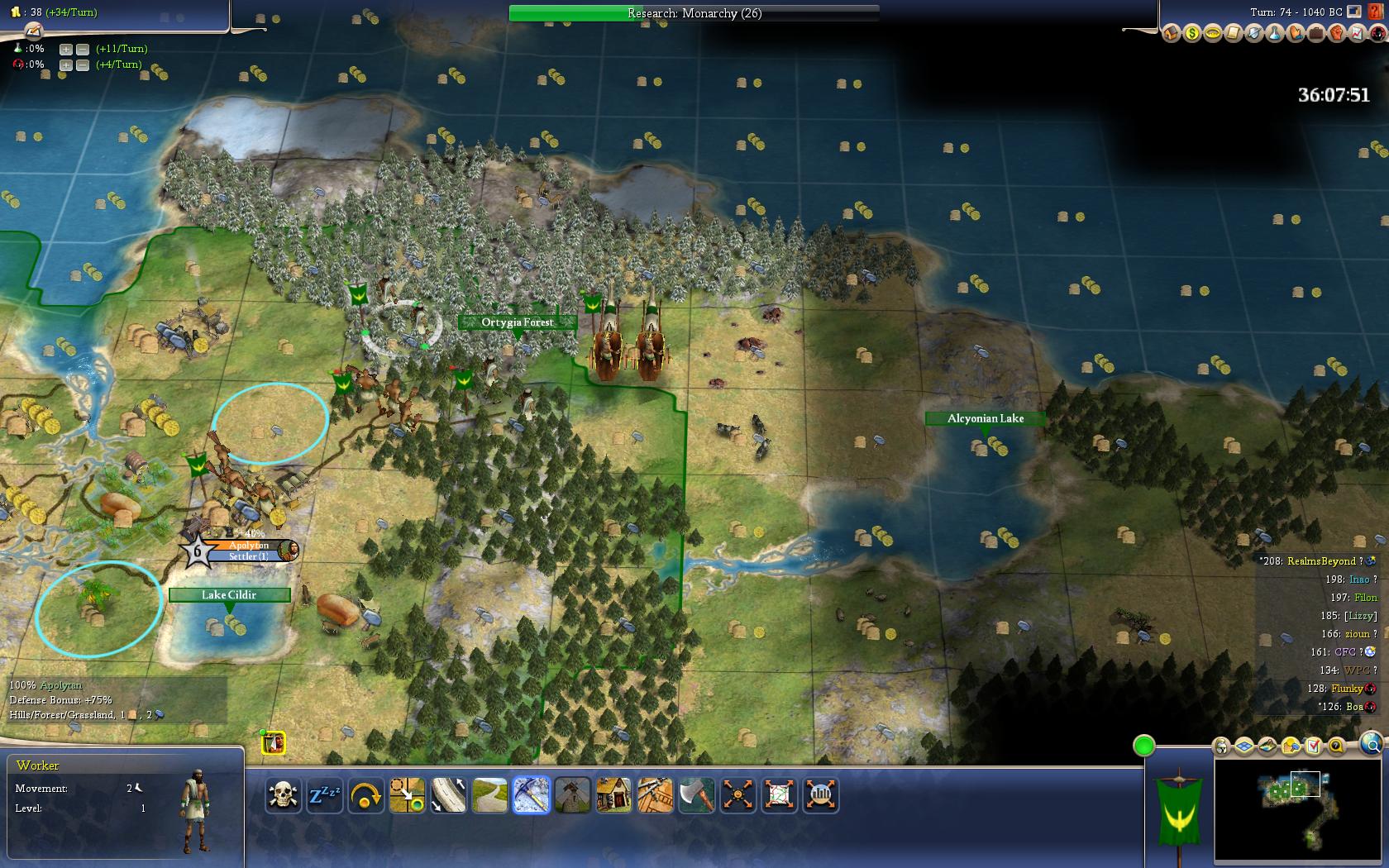Open the globe view magnifier button
Viewport: 1389px width, 868px height.
point(1370,742)
